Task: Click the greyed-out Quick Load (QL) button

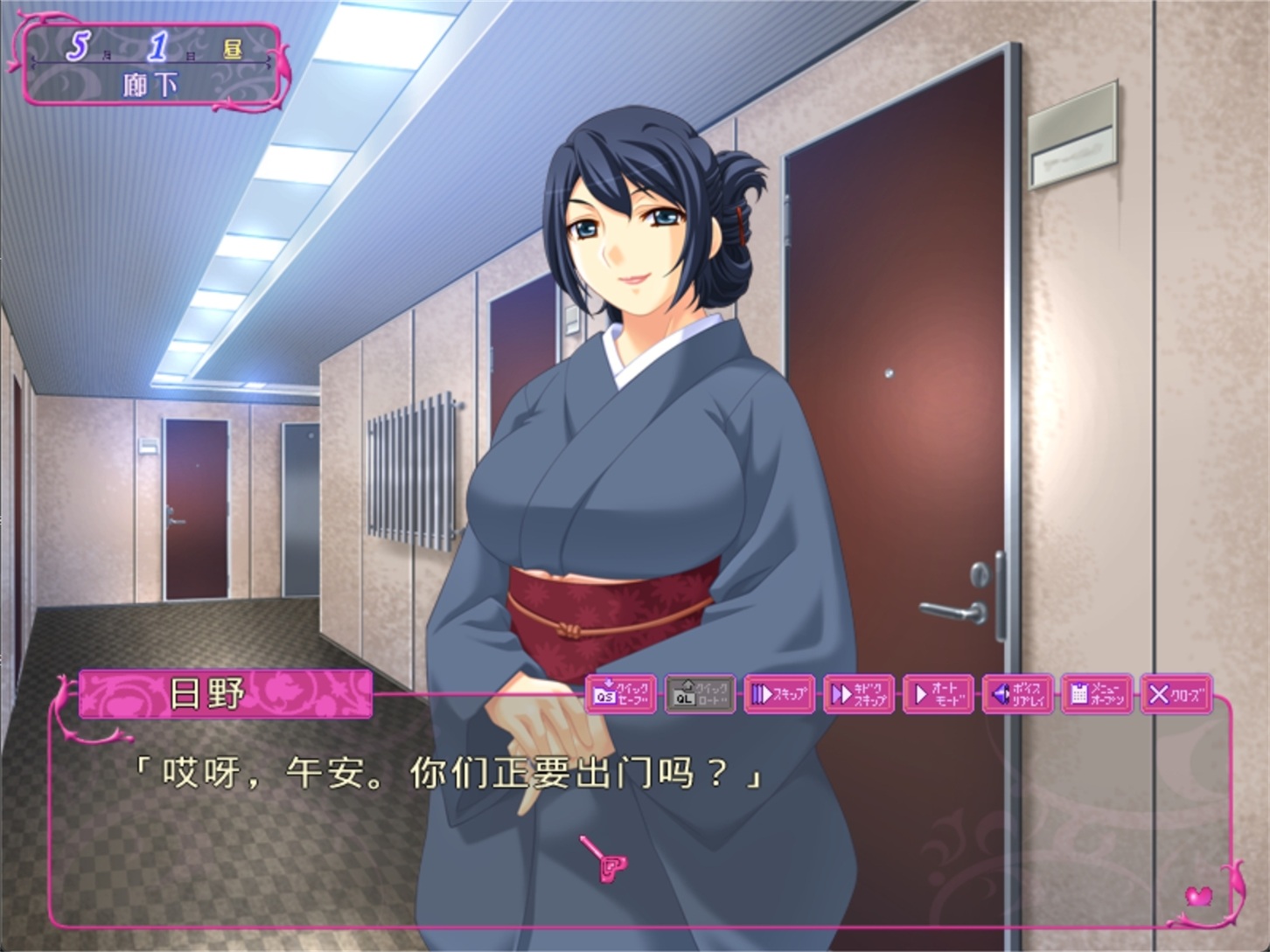Action: [700, 694]
